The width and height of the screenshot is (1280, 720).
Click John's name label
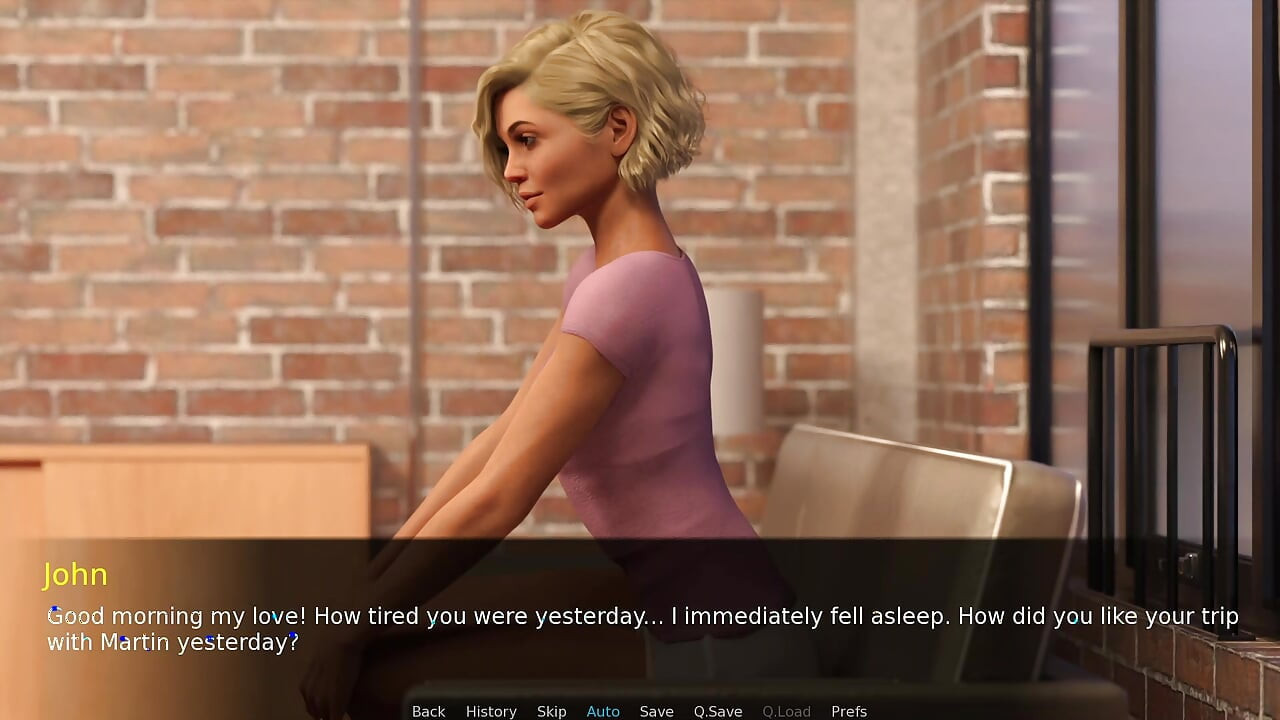[x=76, y=575]
